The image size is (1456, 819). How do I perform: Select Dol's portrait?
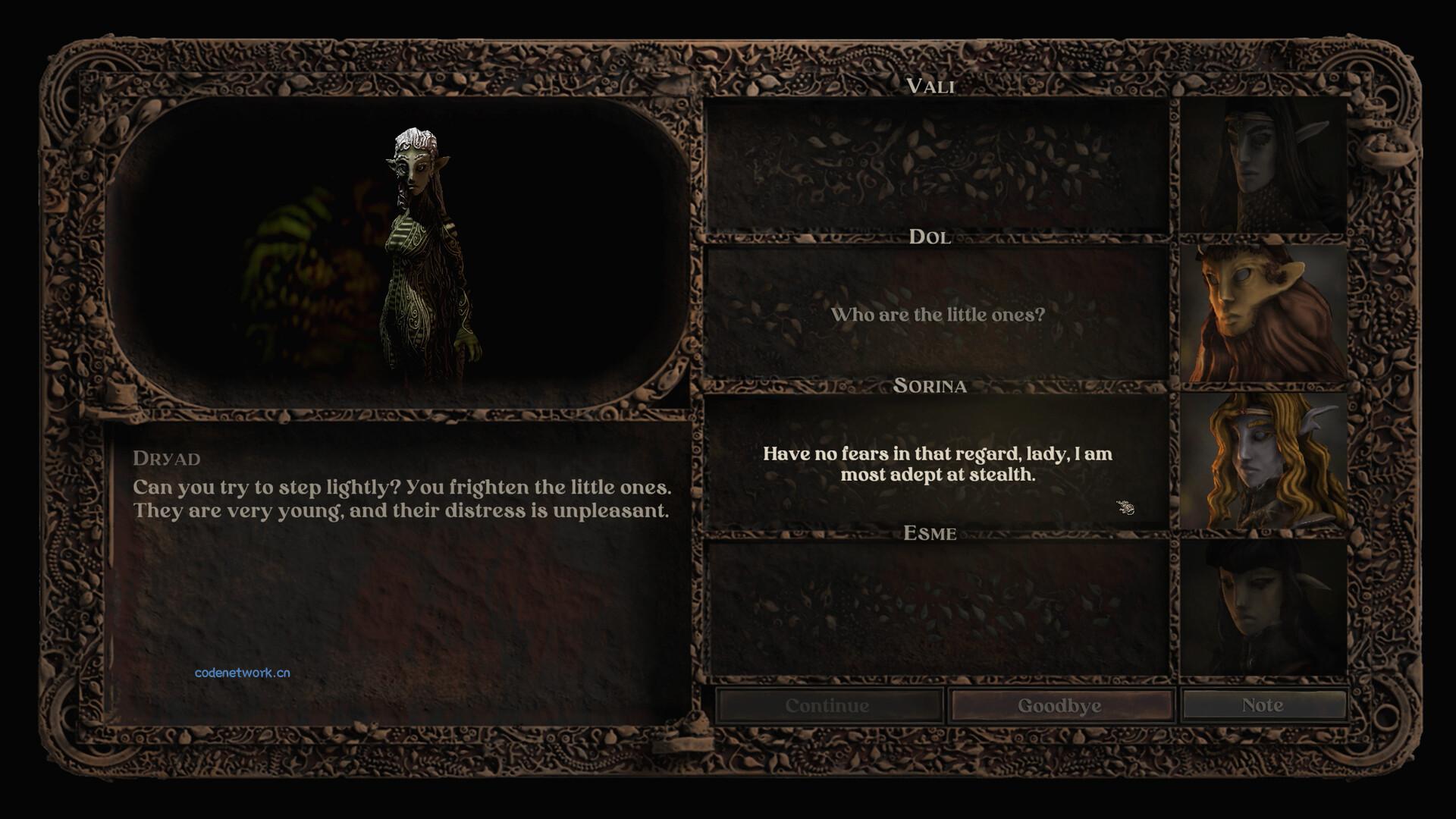[1263, 312]
